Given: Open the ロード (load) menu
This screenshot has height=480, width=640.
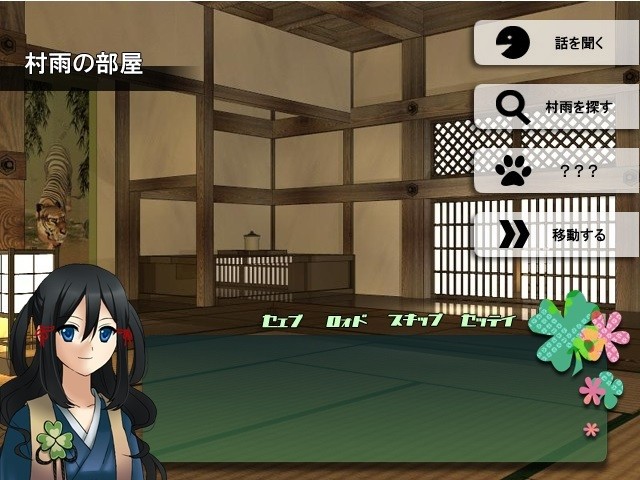Looking at the screenshot, I should tap(347, 321).
